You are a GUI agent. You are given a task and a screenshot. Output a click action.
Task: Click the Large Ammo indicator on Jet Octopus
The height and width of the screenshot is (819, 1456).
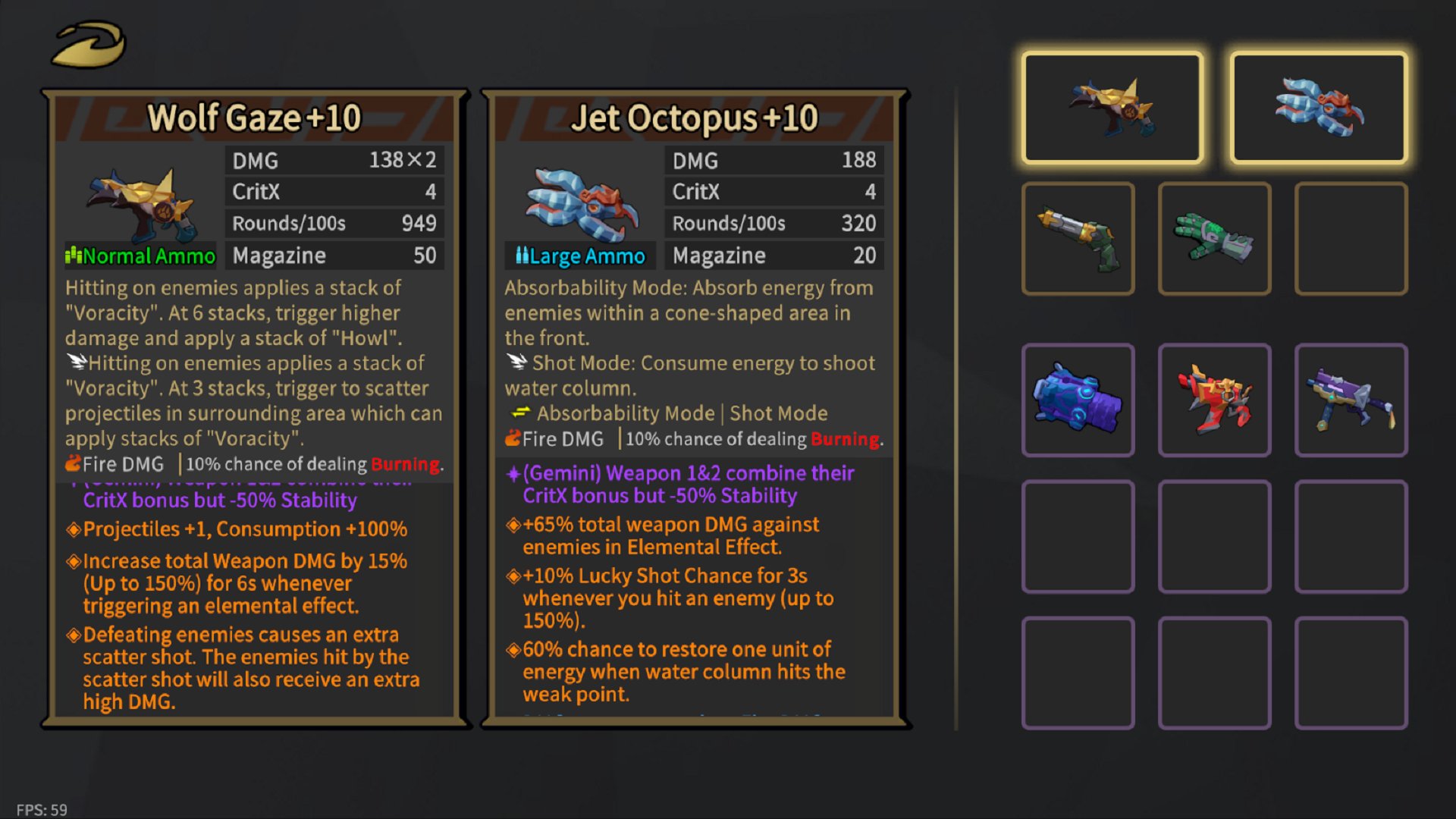pos(579,256)
